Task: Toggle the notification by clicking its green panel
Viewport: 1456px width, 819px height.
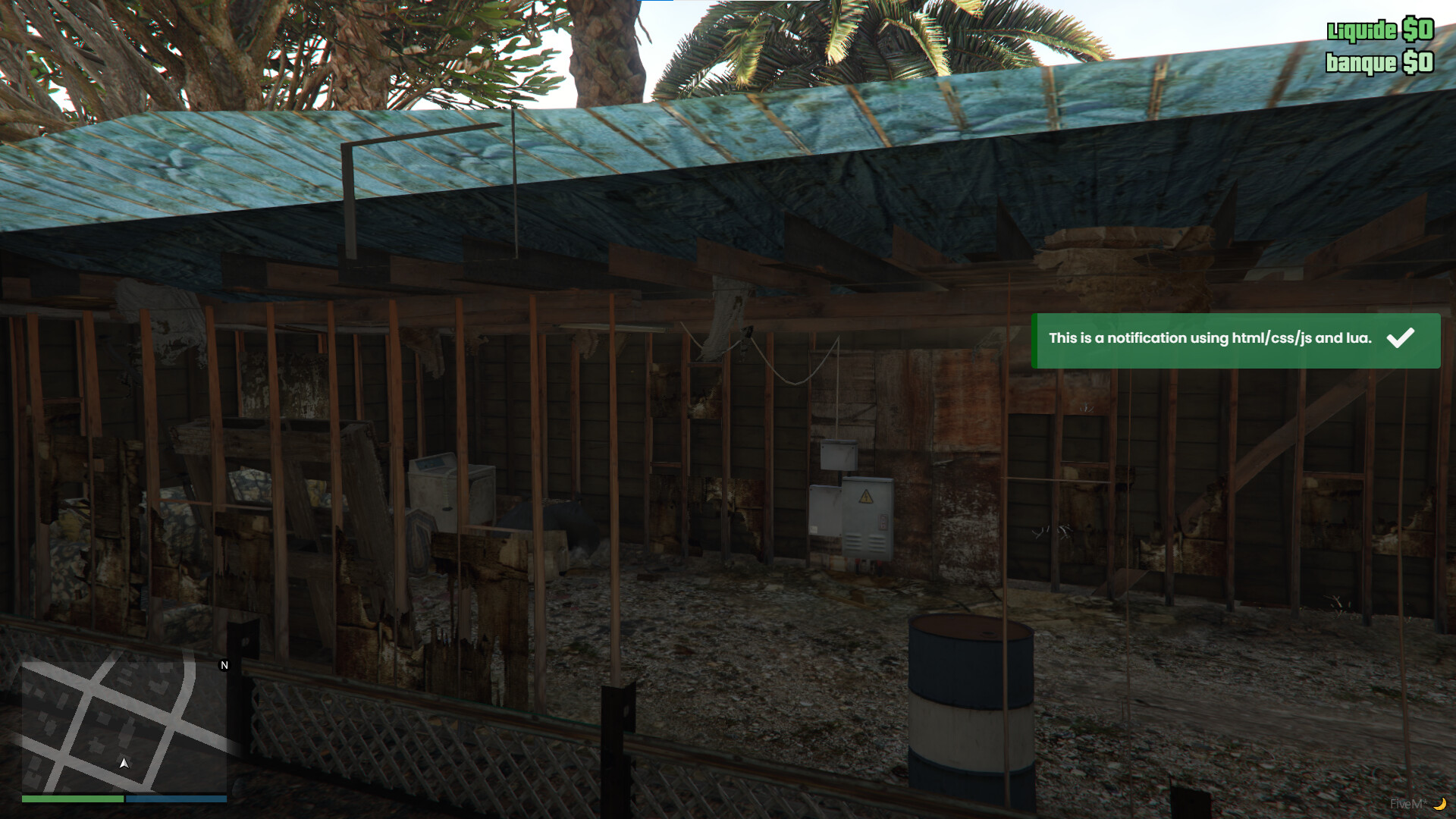Action: tap(1236, 341)
